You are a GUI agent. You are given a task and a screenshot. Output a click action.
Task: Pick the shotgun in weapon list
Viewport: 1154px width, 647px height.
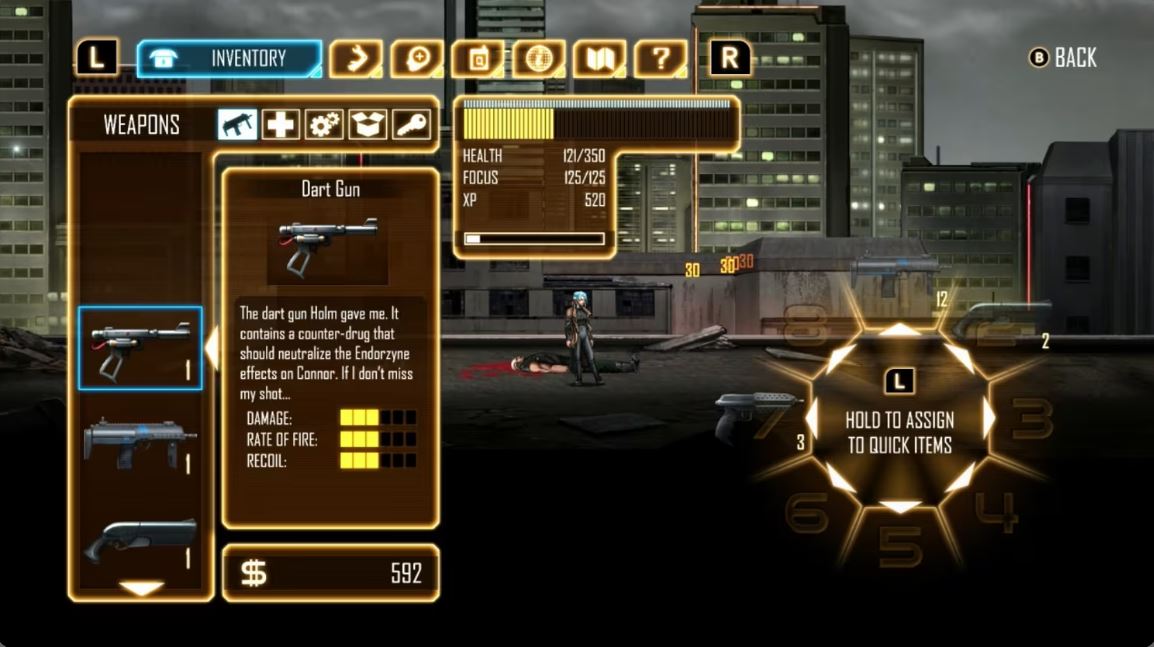tap(140, 540)
